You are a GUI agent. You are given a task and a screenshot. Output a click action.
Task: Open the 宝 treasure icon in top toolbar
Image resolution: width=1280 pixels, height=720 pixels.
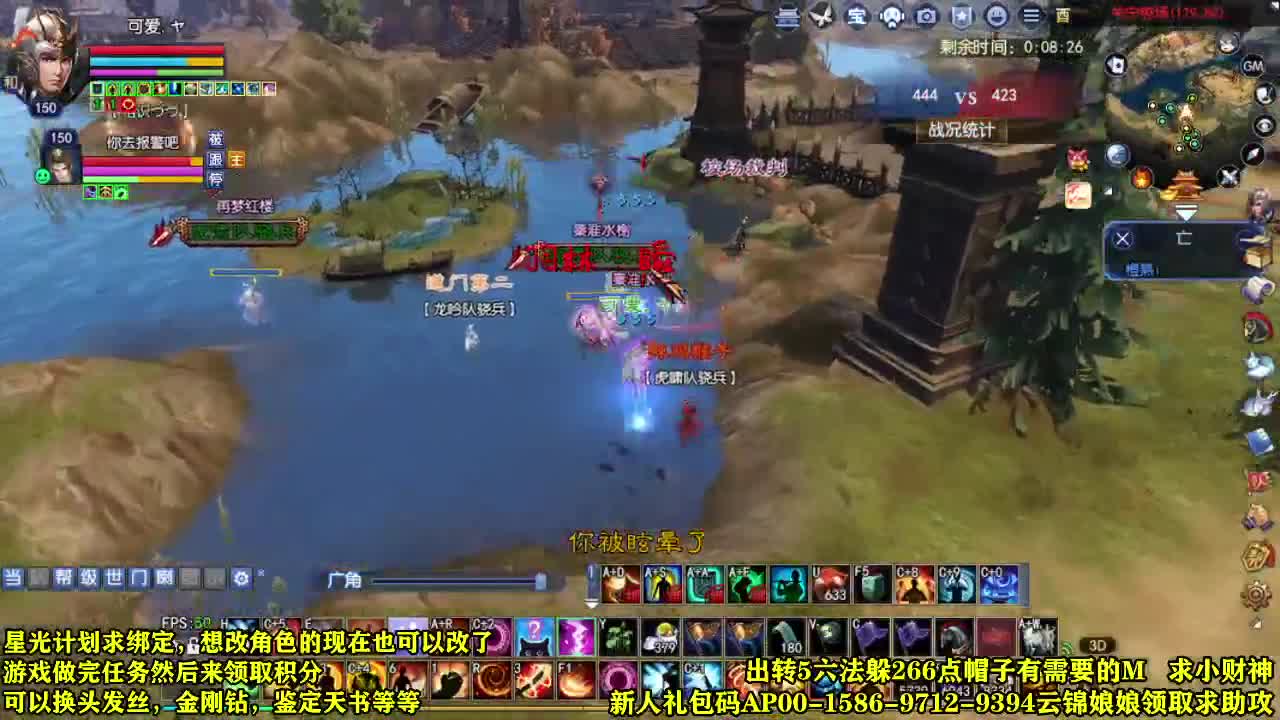pyautogui.click(x=857, y=16)
